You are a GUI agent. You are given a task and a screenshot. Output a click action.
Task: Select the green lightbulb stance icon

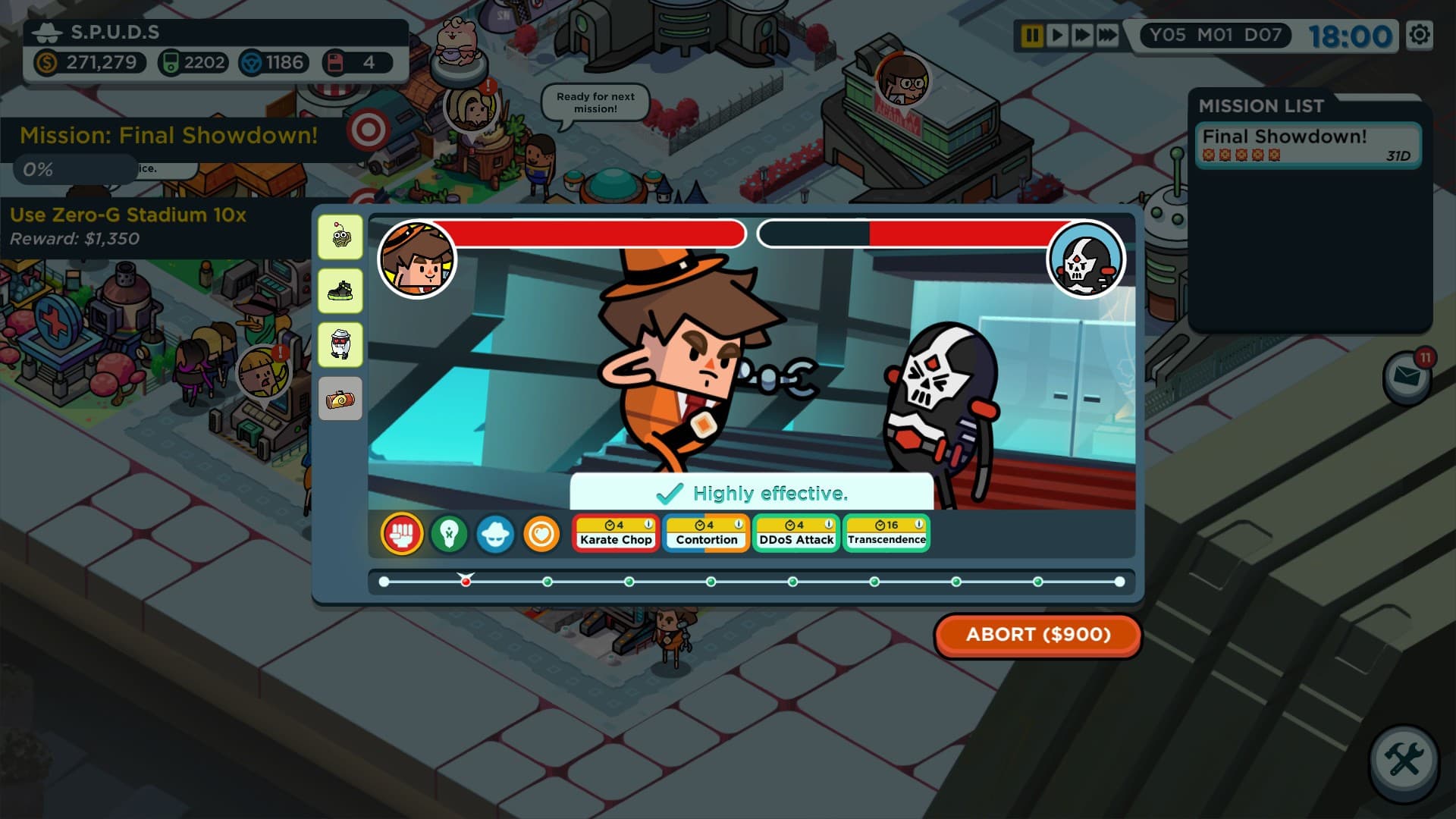[448, 533]
